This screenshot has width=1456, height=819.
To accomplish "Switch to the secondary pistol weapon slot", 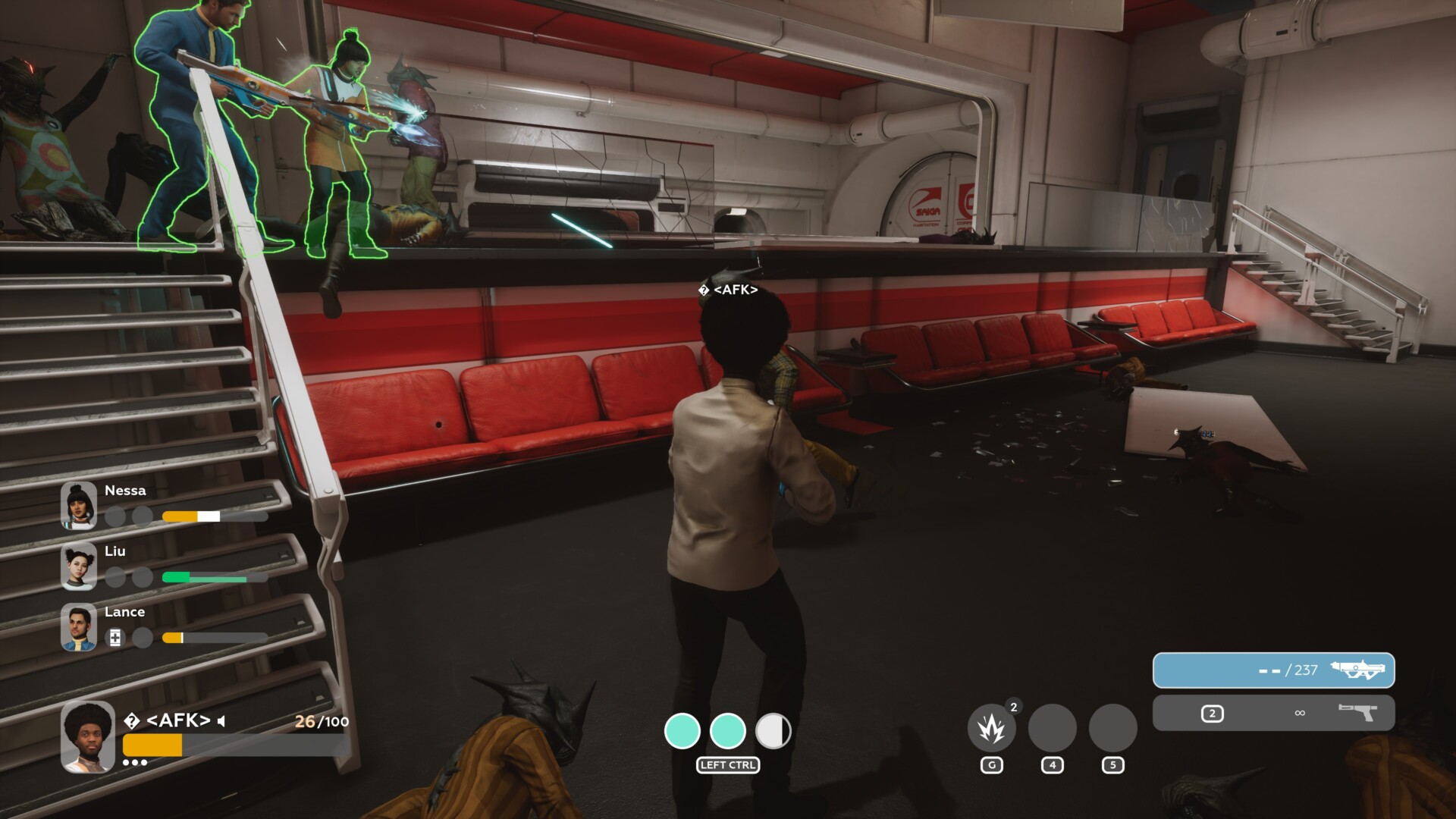I will (x=1273, y=713).
